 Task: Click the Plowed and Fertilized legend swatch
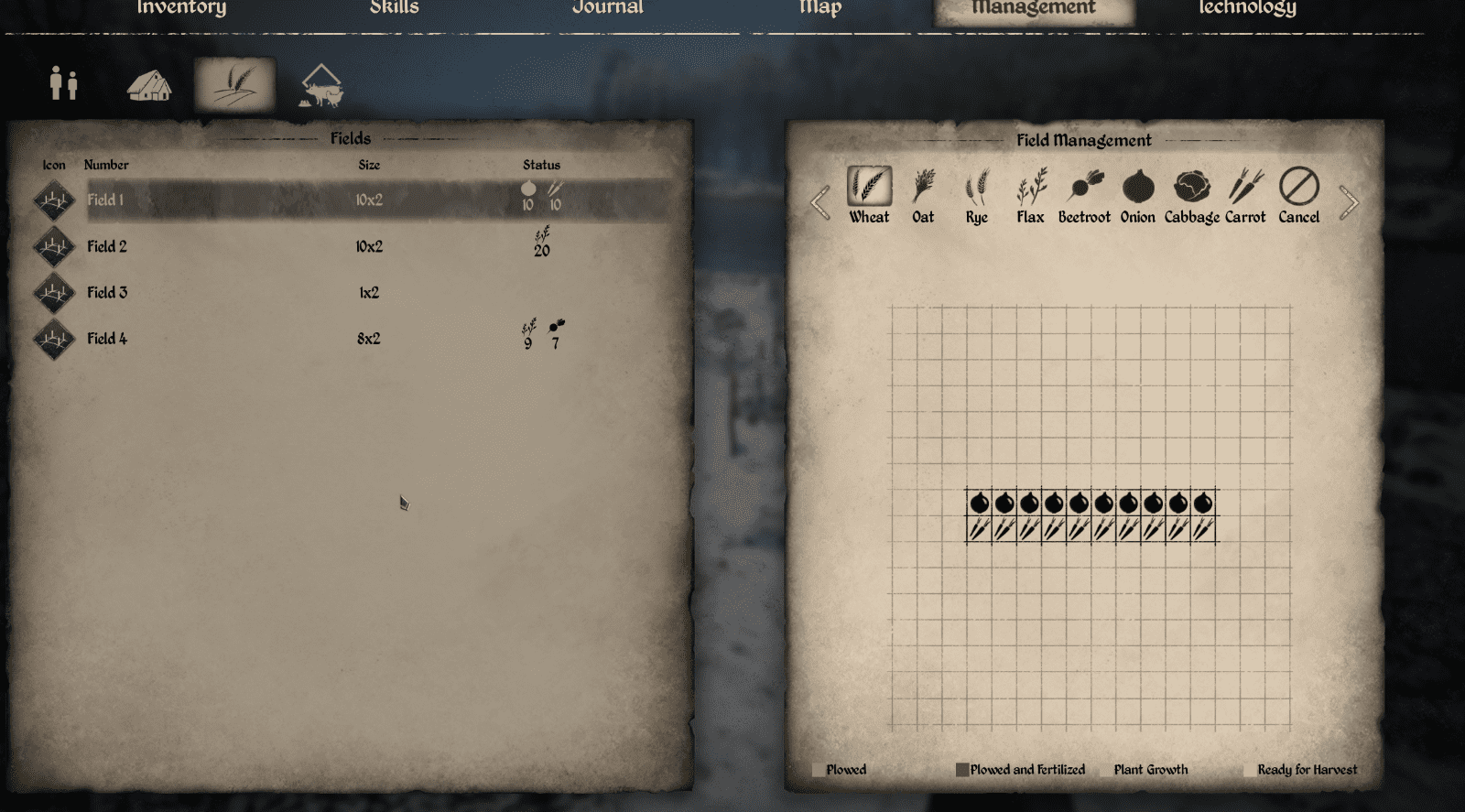[x=962, y=770]
